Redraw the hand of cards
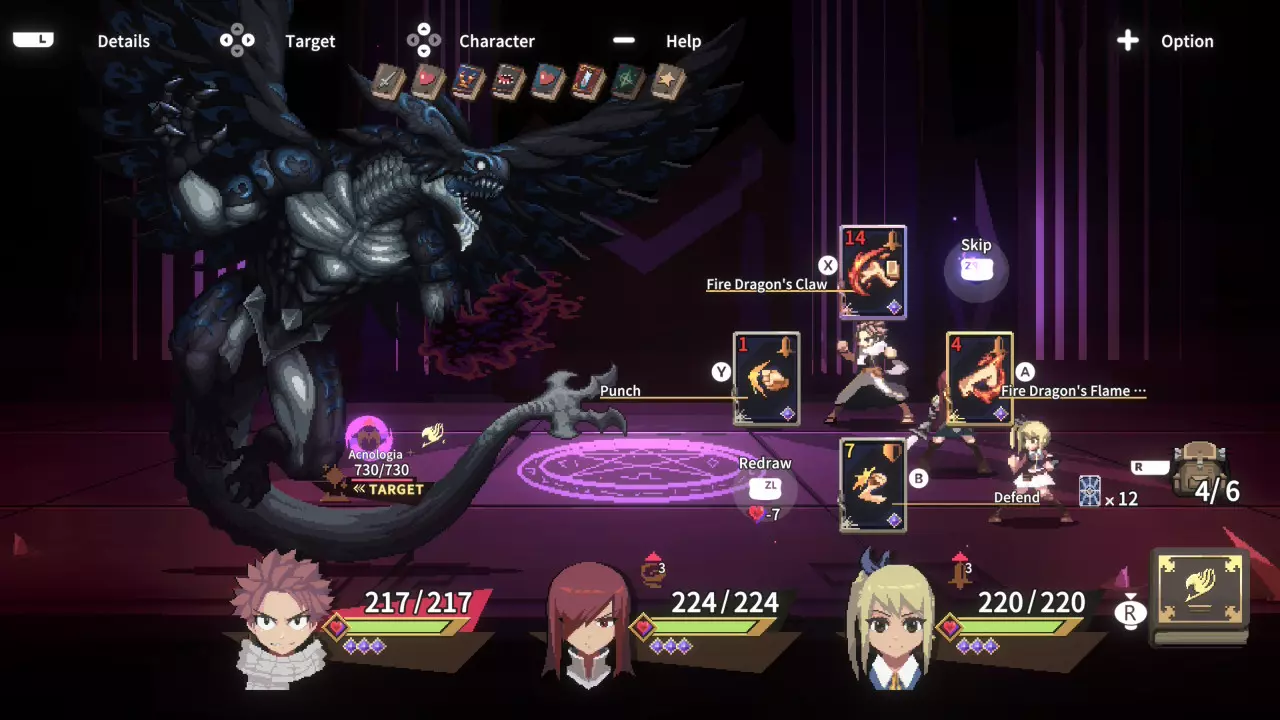 (x=770, y=486)
